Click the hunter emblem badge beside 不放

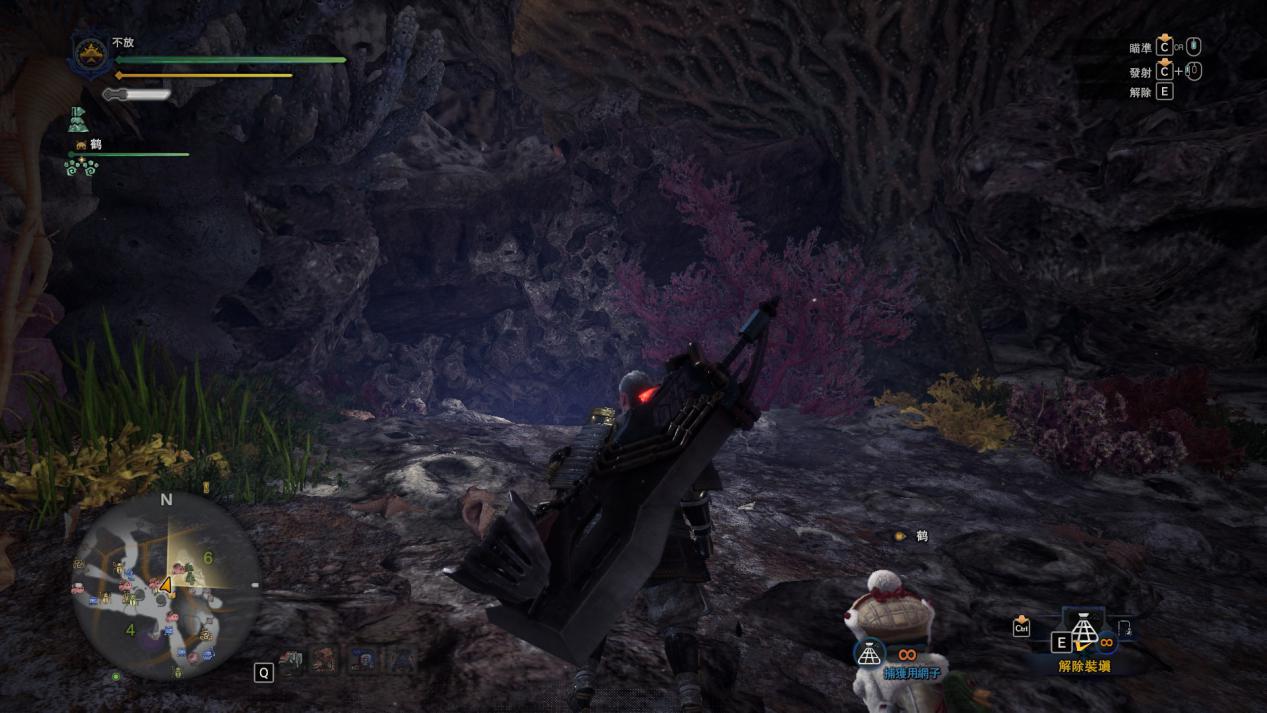pos(90,55)
